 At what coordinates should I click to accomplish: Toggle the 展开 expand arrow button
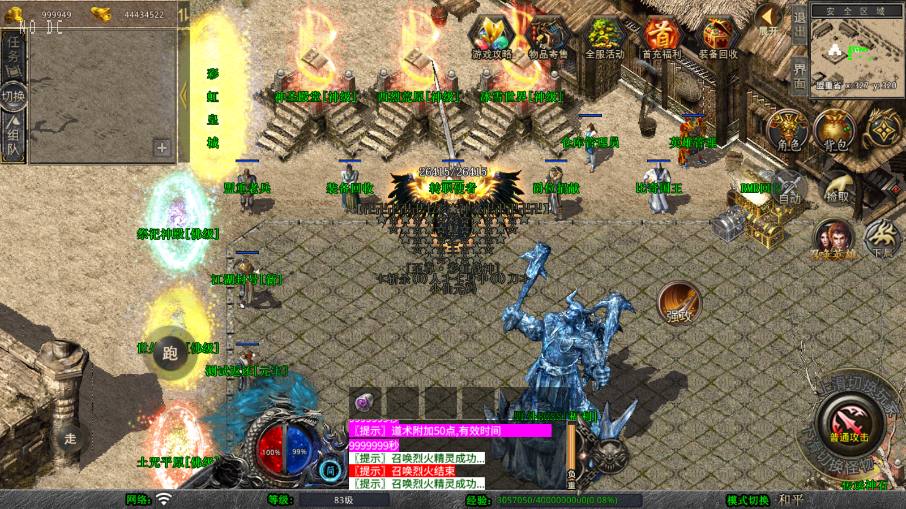coord(768,18)
